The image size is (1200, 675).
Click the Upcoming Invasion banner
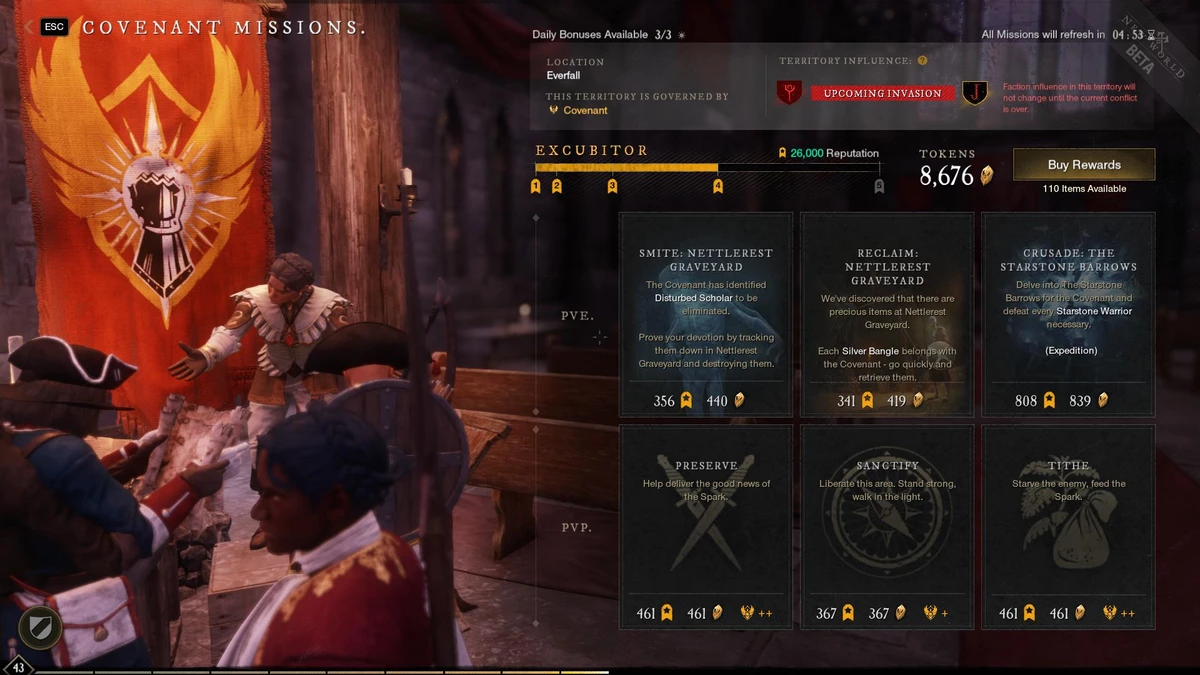click(882, 93)
